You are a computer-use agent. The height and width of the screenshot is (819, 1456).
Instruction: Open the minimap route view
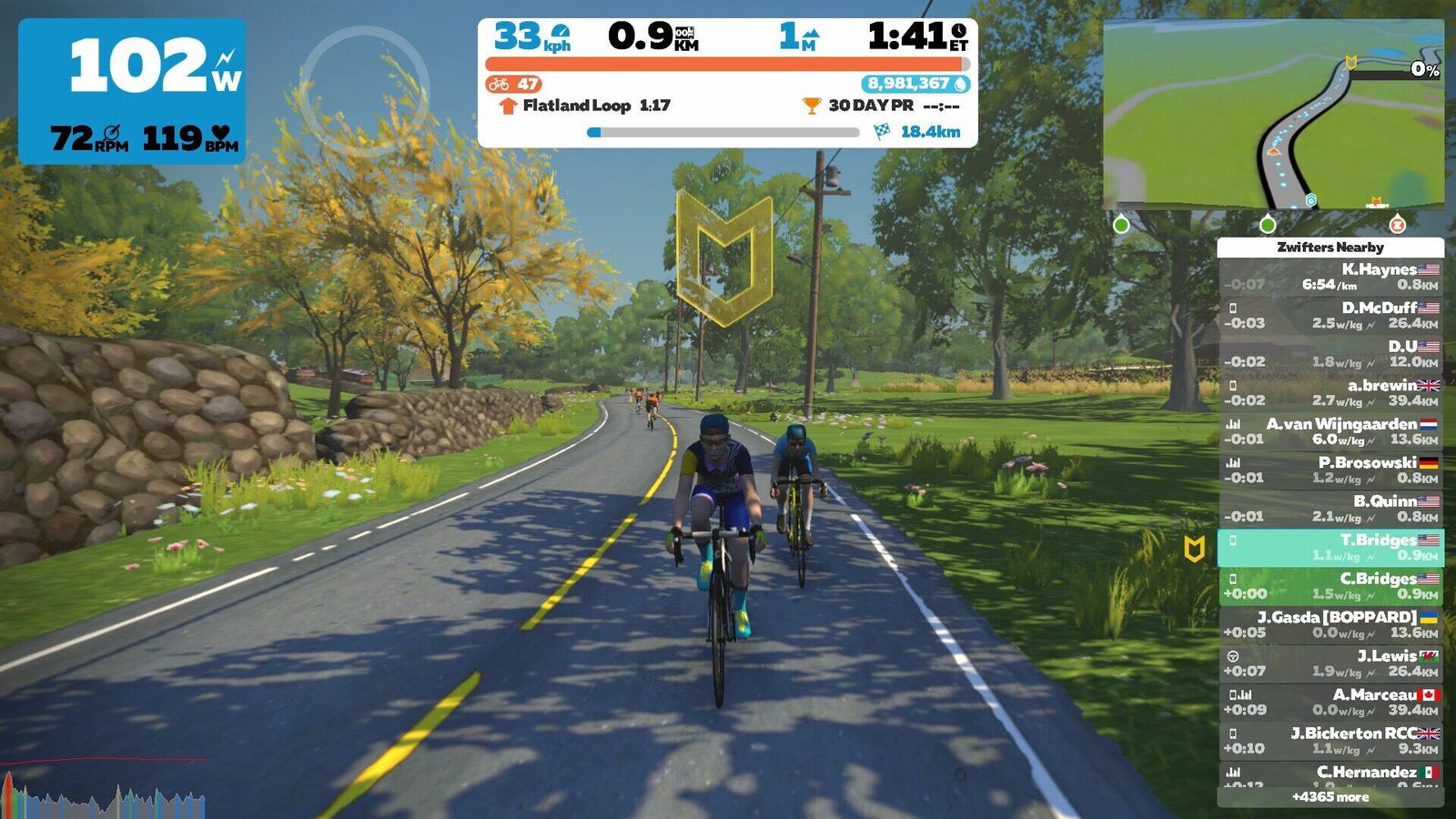1273,116
